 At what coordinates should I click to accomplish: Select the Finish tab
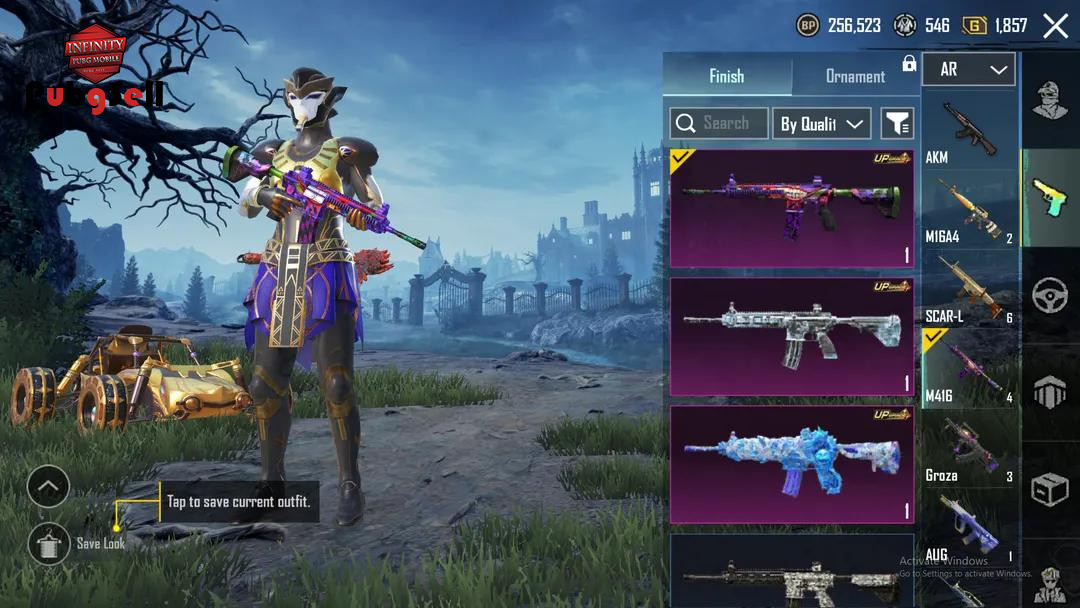tap(727, 76)
